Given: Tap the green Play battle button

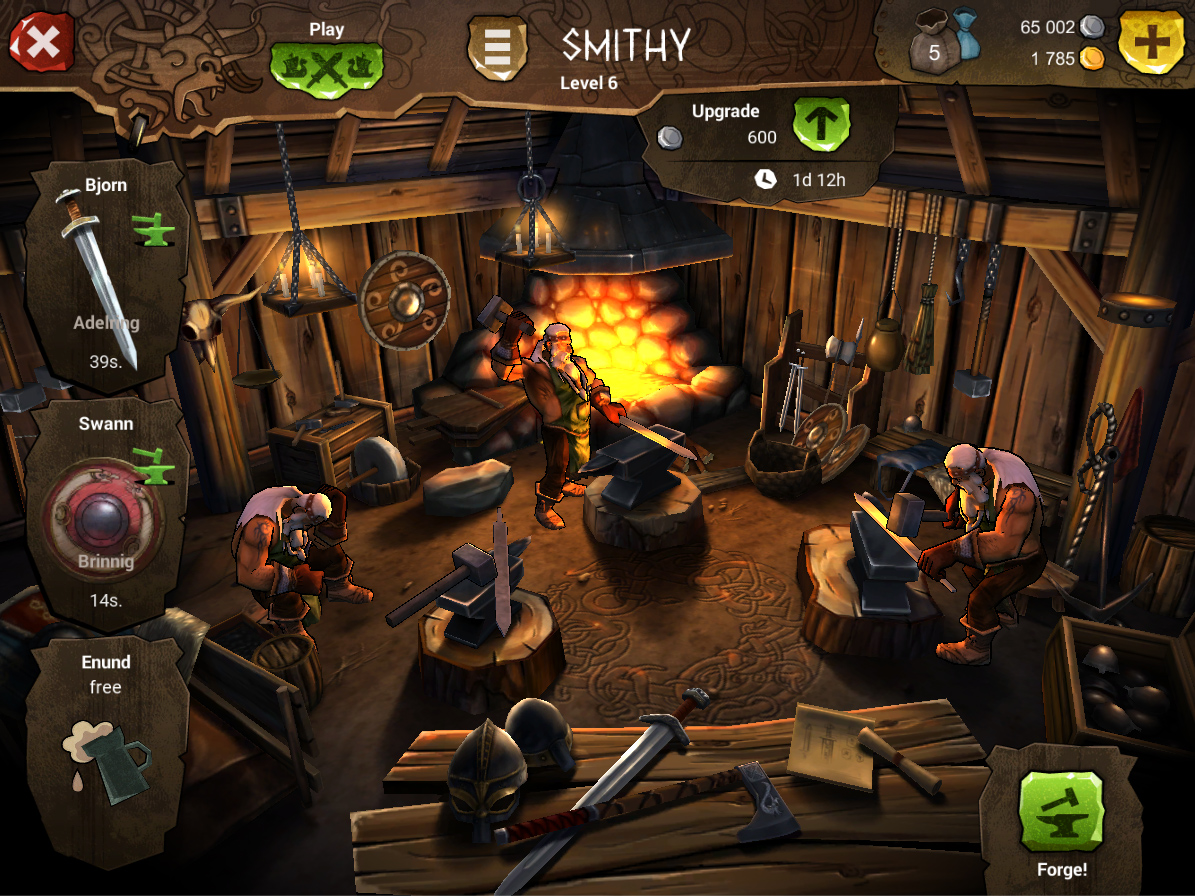Looking at the screenshot, I should [326, 66].
